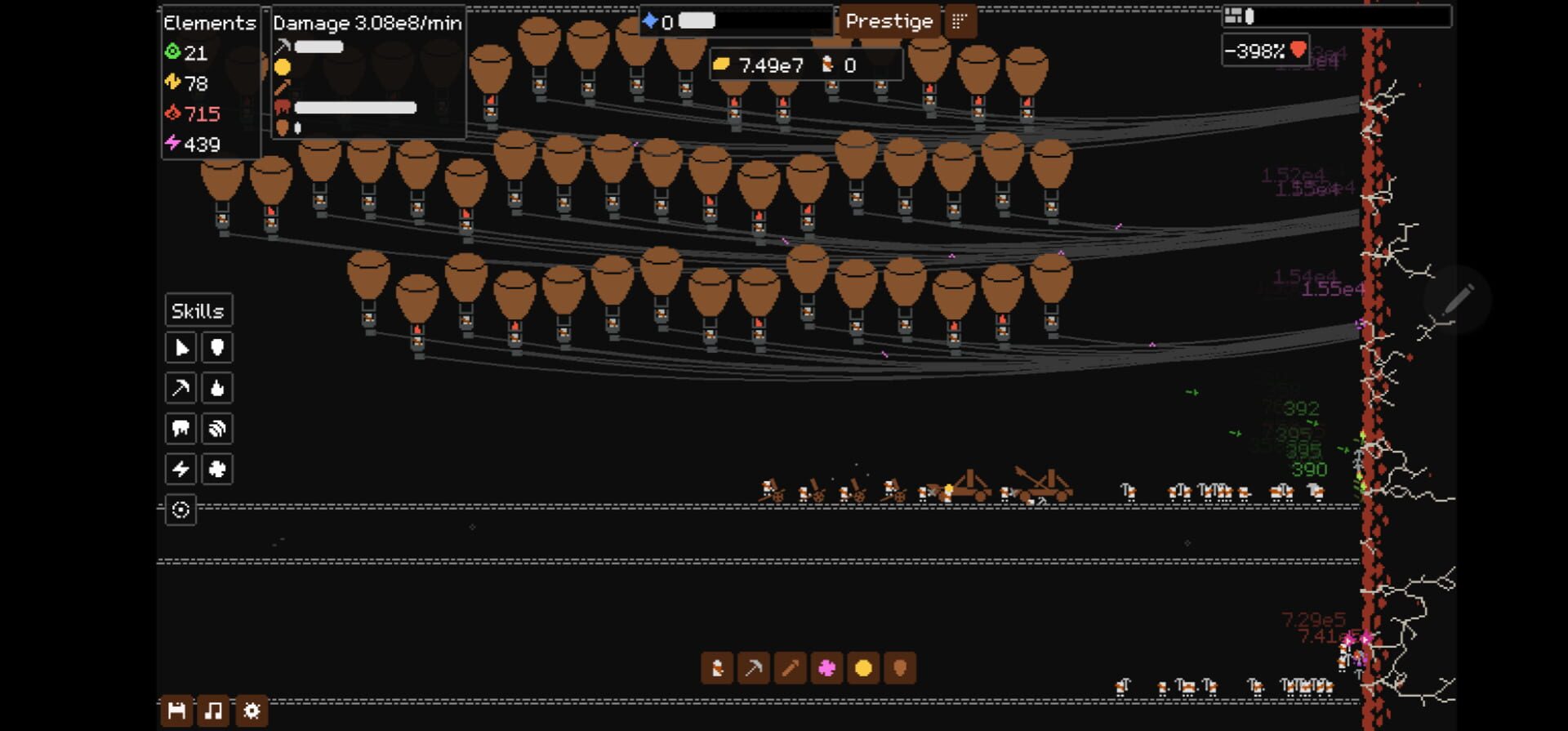The height and width of the screenshot is (731, 1568).
Task: Pick the pickaxe item in bottom toolbar
Action: pos(755,668)
